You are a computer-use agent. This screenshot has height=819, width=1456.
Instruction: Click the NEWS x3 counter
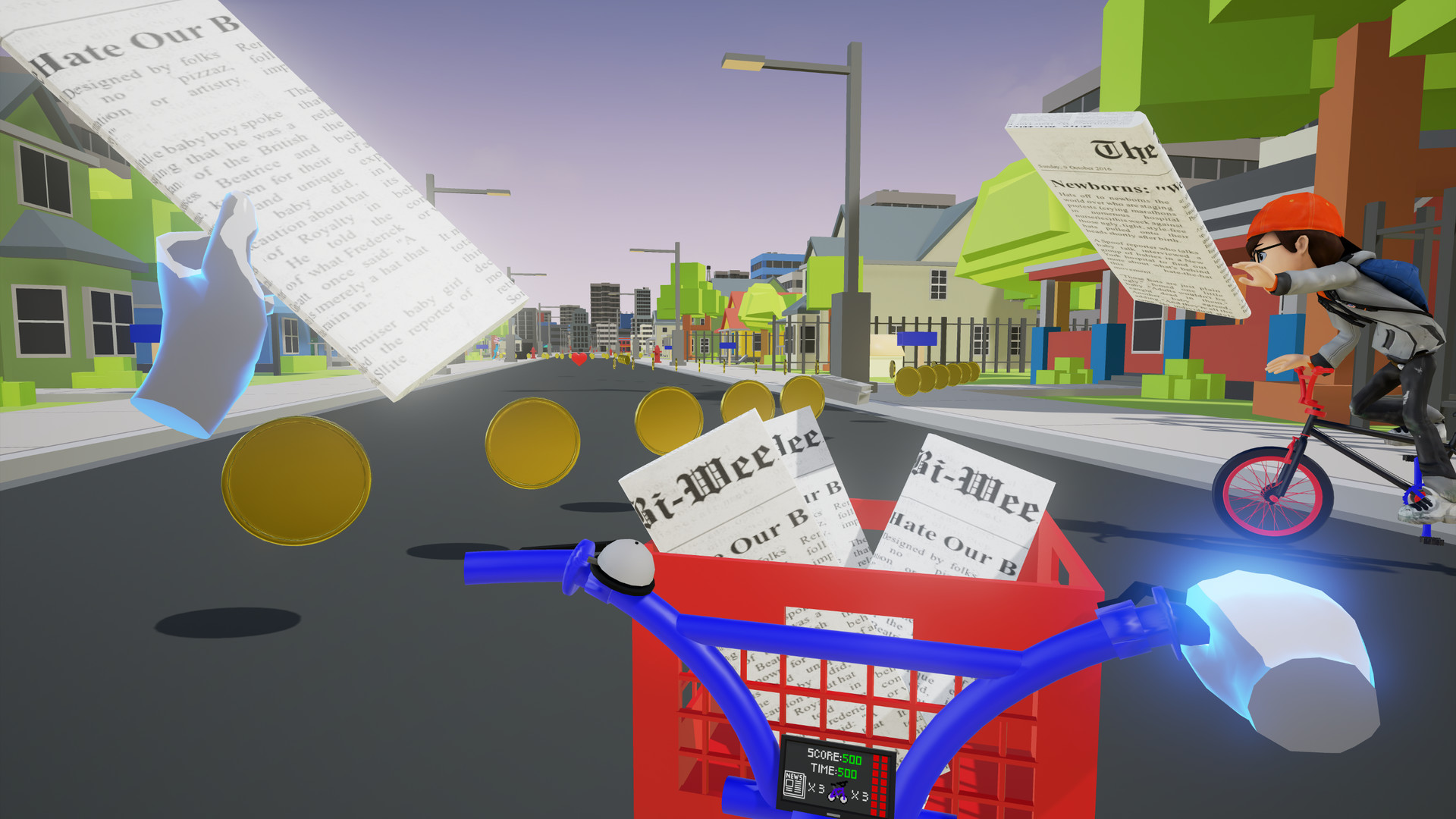[x=816, y=789]
